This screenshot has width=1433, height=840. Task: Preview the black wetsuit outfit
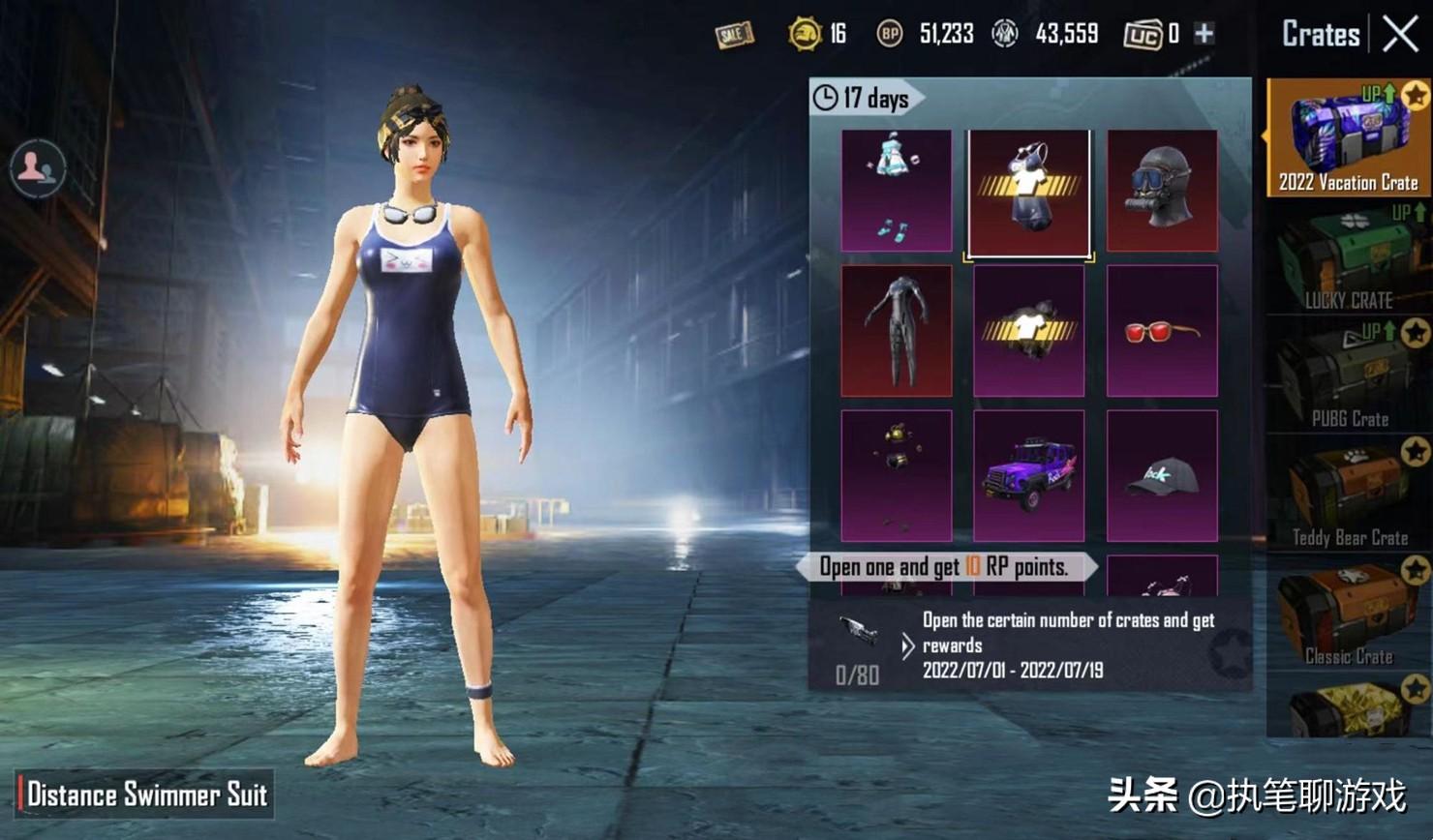897,331
